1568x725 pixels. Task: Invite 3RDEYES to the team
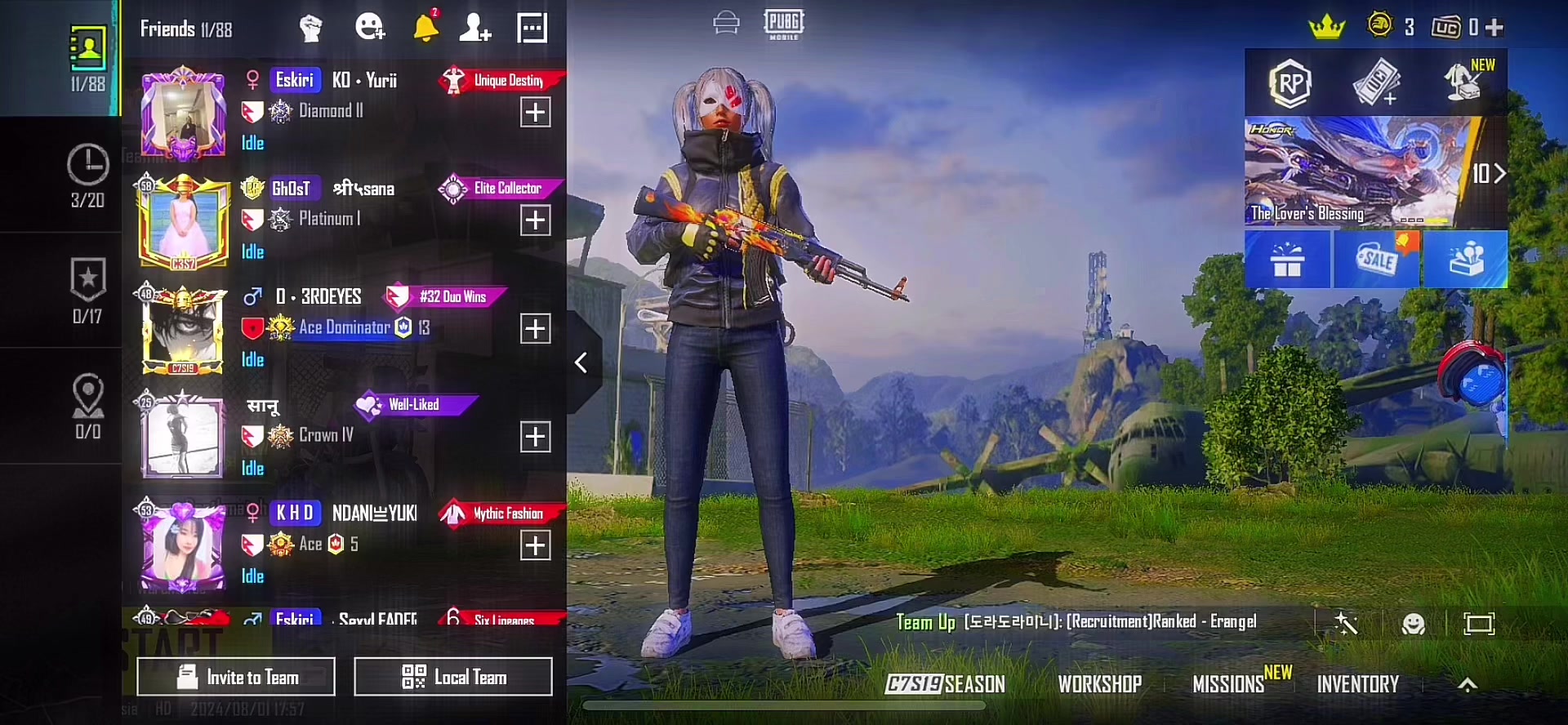[x=536, y=329]
